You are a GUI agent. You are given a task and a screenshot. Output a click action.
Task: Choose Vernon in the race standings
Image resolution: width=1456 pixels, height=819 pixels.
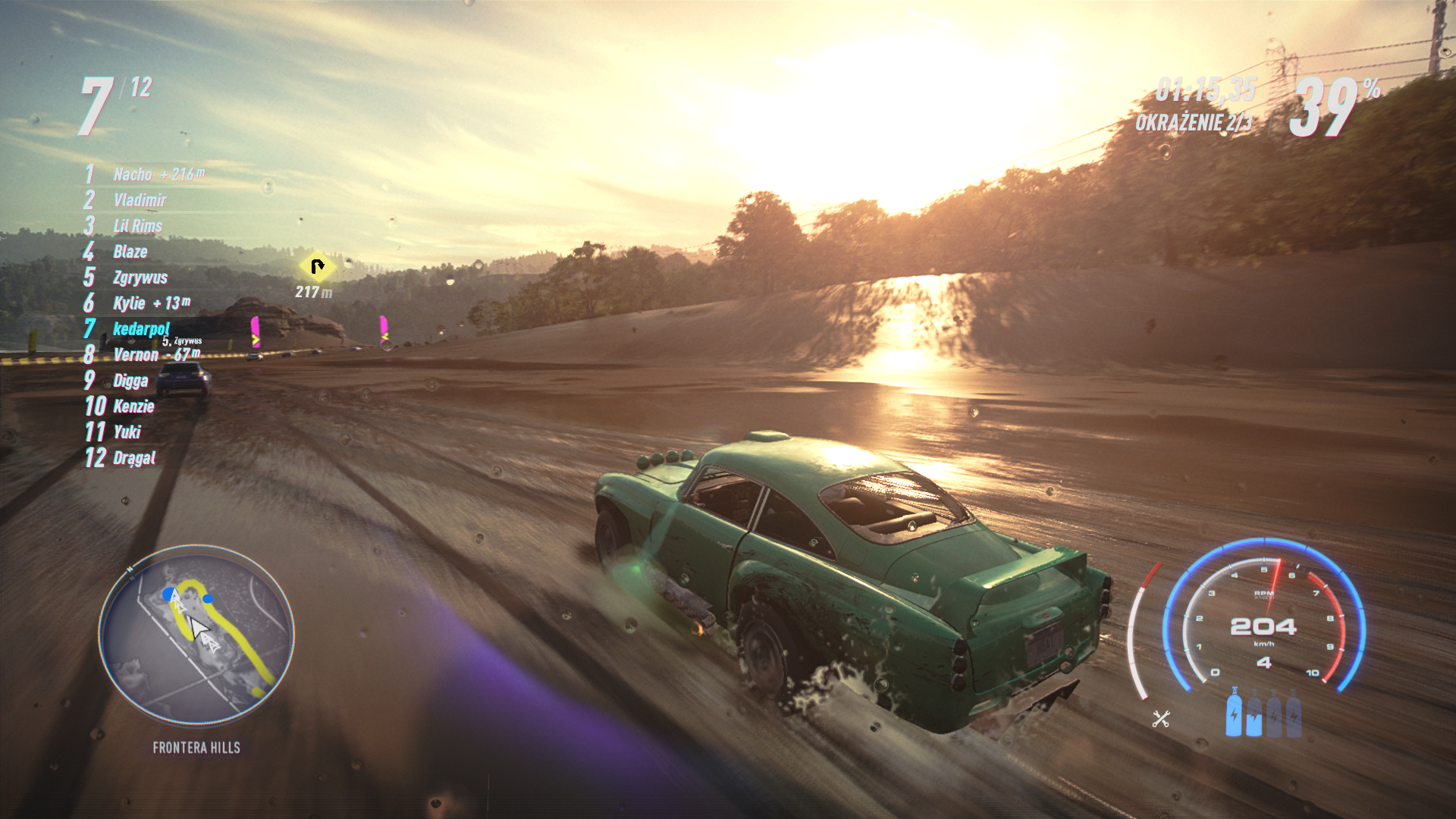tap(136, 355)
